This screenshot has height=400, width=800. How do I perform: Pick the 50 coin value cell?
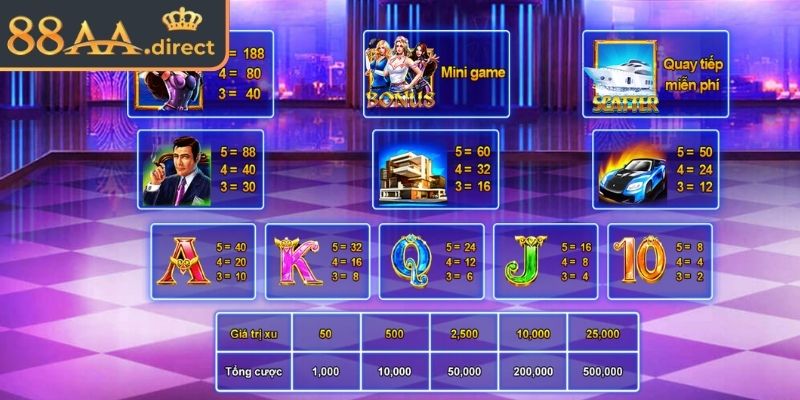click(325, 331)
